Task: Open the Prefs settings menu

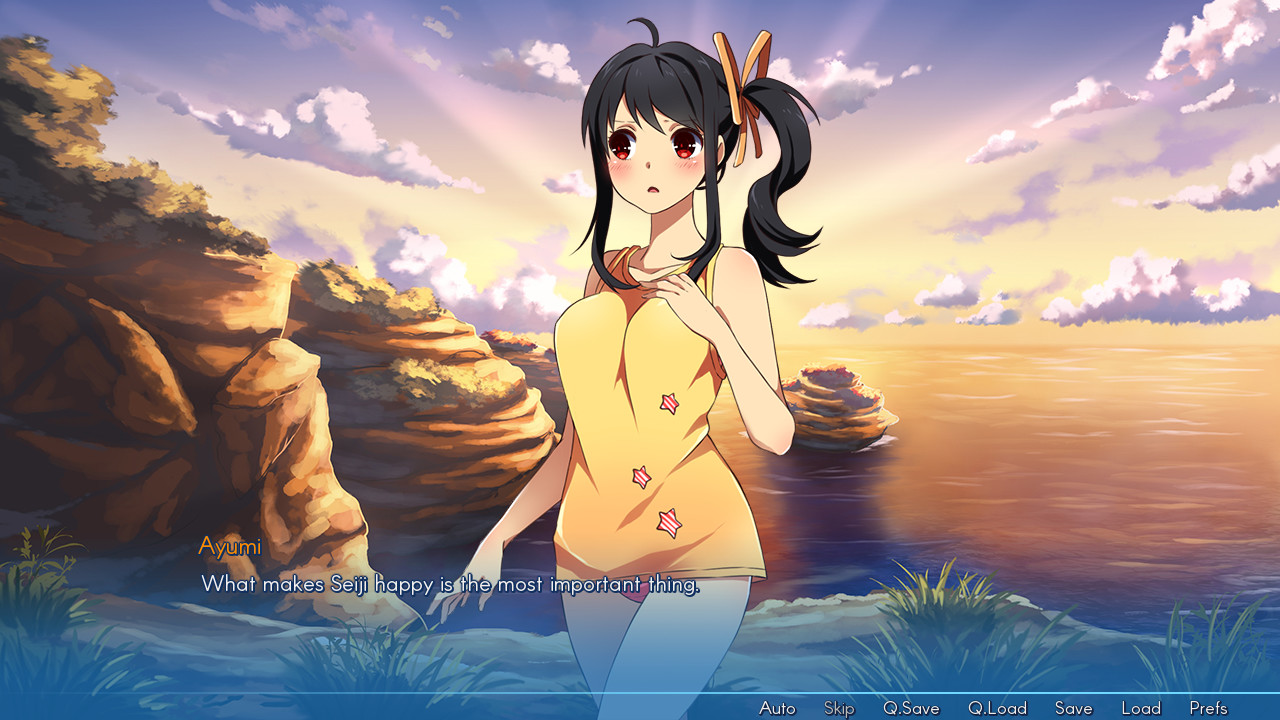Action: (x=1208, y=707)
